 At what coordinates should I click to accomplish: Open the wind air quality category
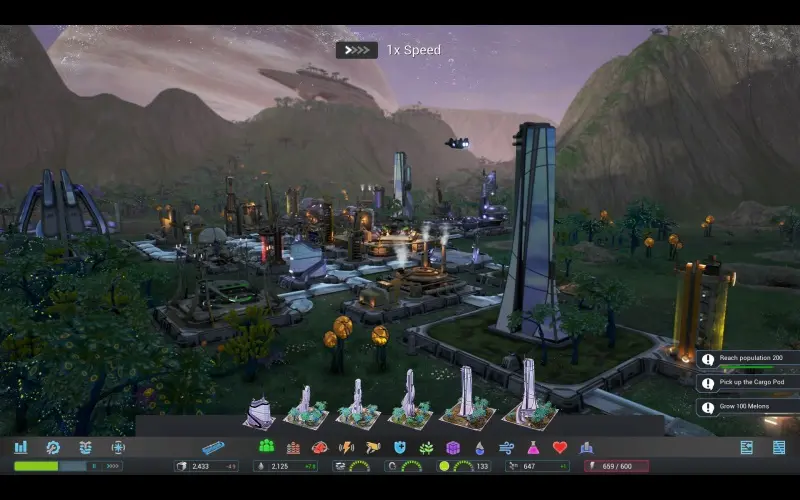[506, 447]
